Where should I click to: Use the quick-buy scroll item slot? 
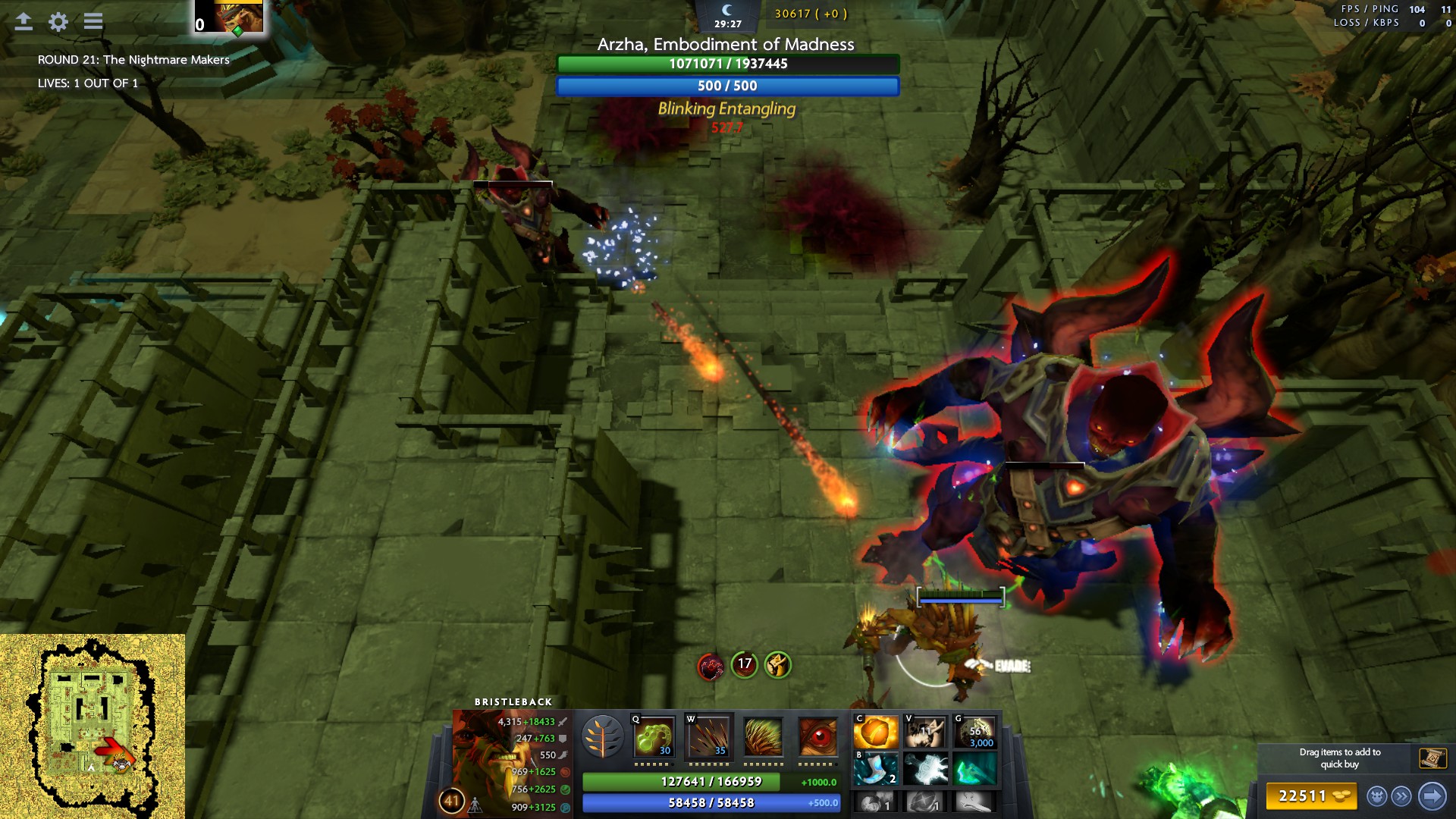[1432, 758]
